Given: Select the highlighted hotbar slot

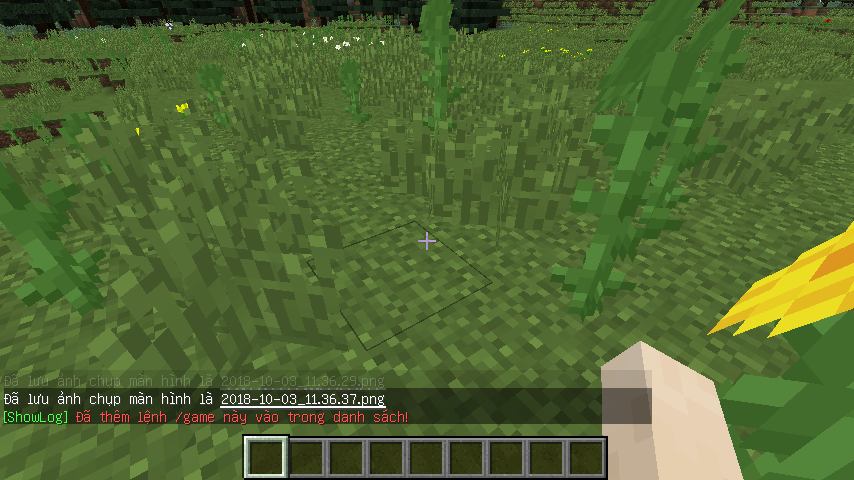Looking at the screenshot, I should pyautogui.click(x=266, y=458).
